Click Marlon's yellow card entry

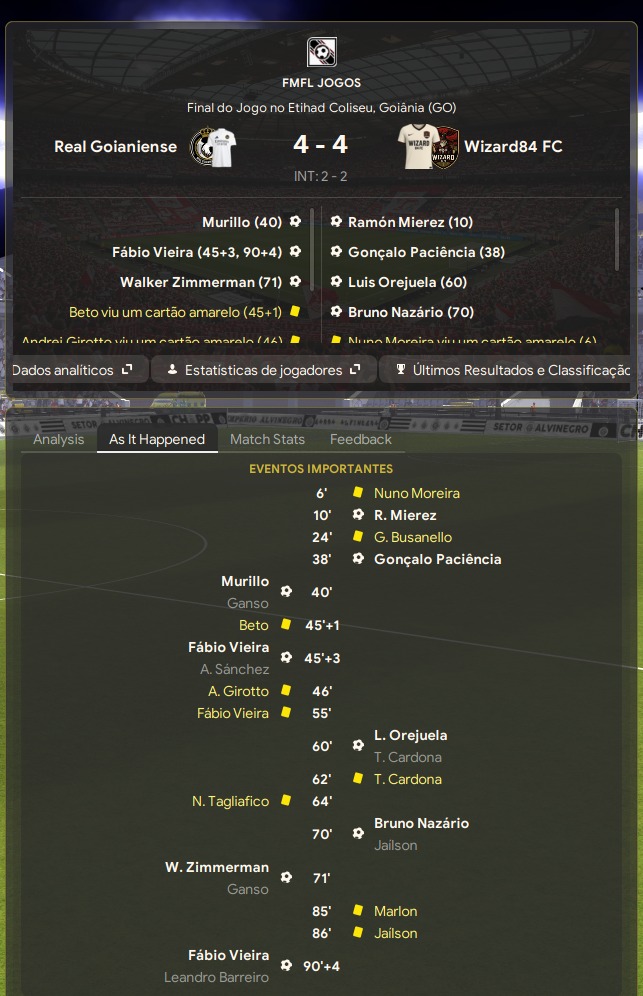pos(395,911)
